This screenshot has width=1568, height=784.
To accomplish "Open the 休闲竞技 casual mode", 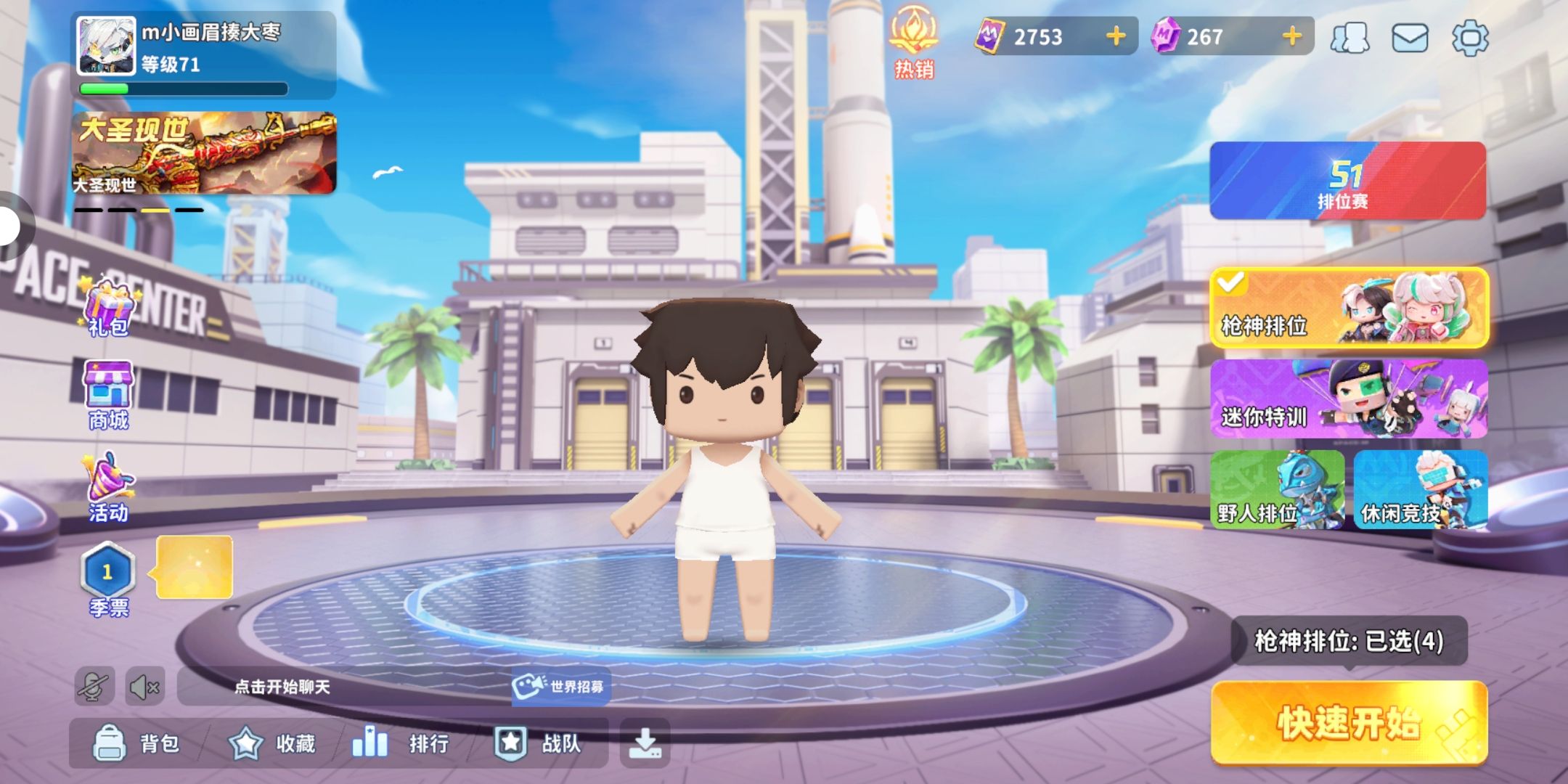I will click(1420, 490).
